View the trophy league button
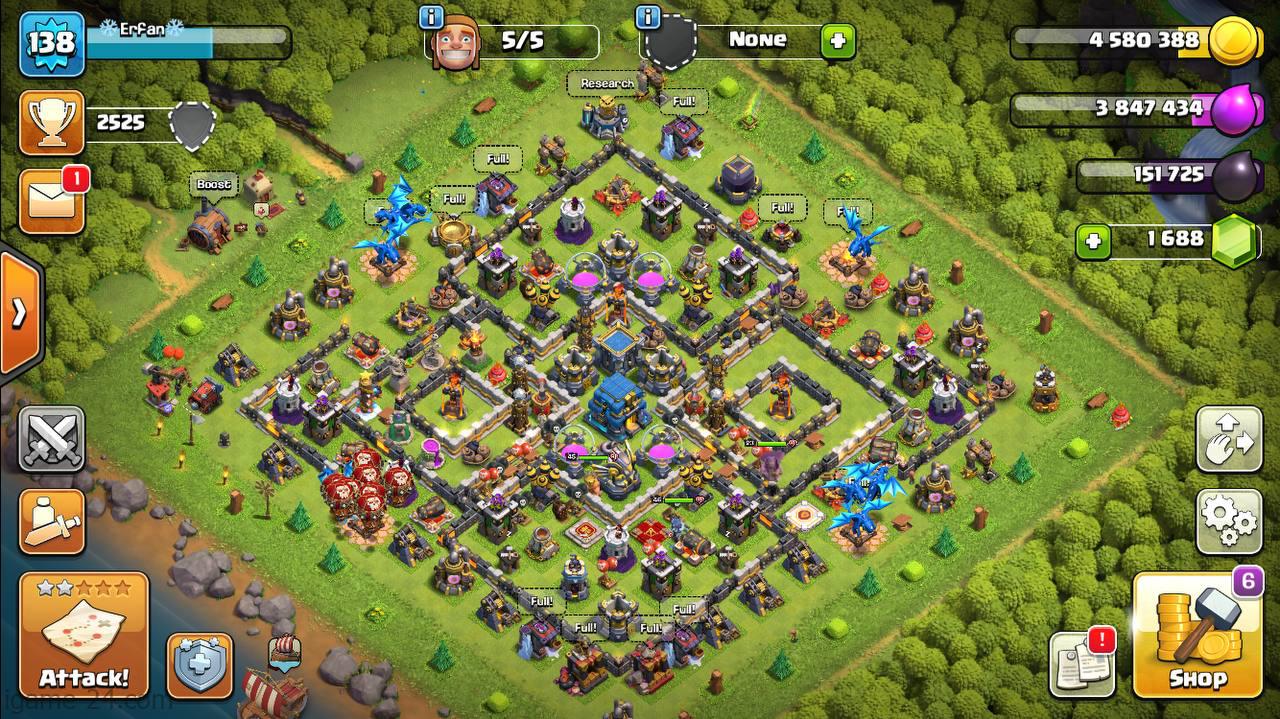The height and width of the screenshot is (719, 1280). click(x=52, y=123)
